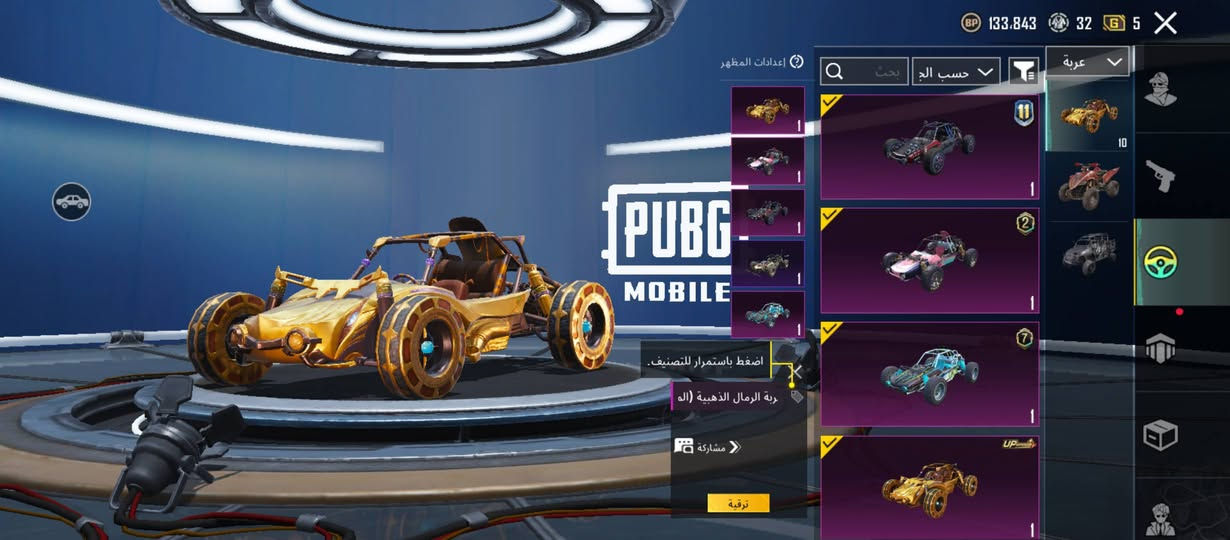Toggle the round car view icon
The image size is (1230, 540).
[x=72, y=202]
